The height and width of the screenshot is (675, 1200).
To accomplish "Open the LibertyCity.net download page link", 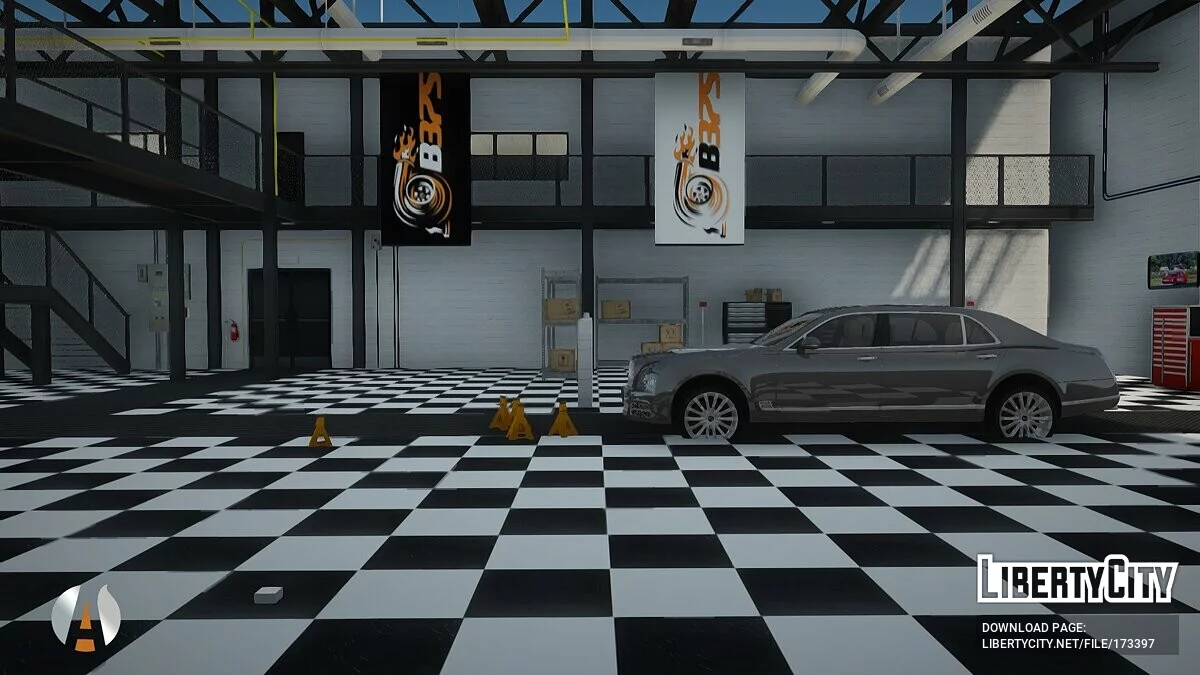I will tap(1068, 643).
